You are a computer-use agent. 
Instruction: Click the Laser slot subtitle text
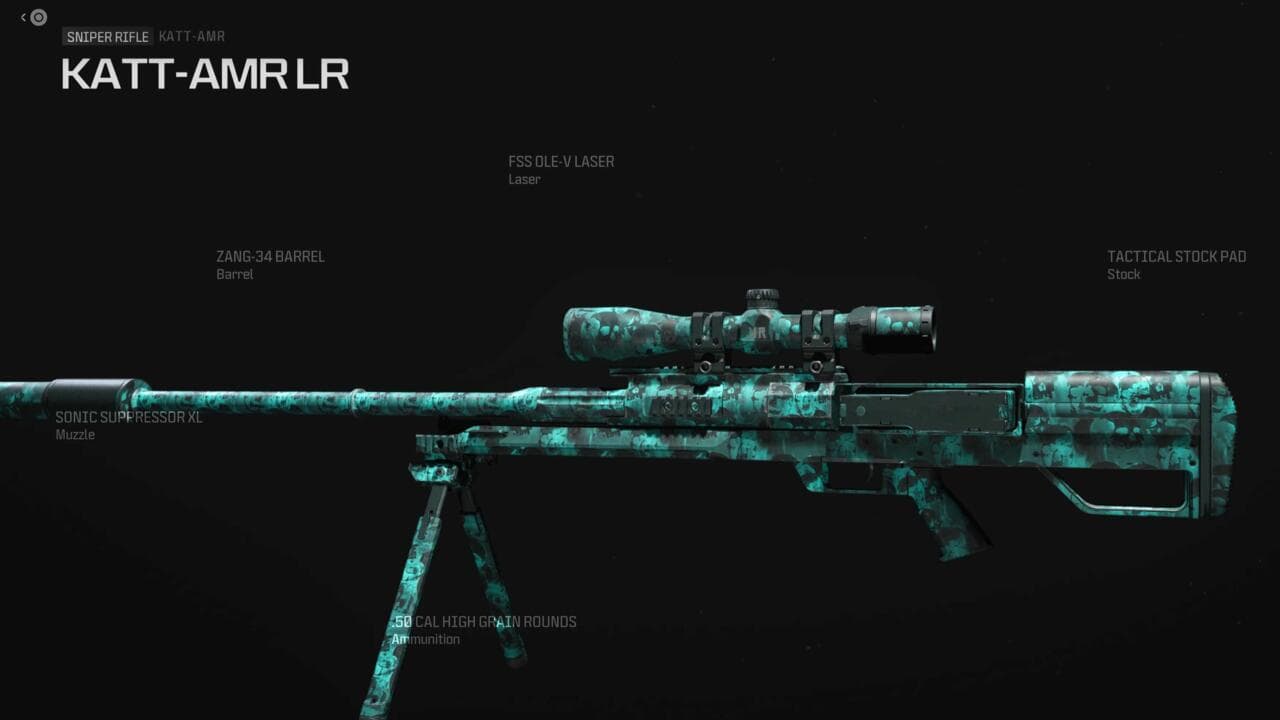pyautogui.click(x=524, y=180)
